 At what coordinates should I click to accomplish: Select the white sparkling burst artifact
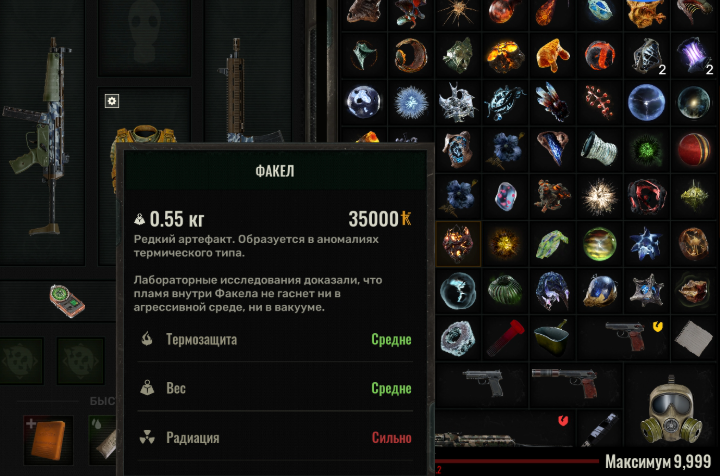[x=599, y=196]
